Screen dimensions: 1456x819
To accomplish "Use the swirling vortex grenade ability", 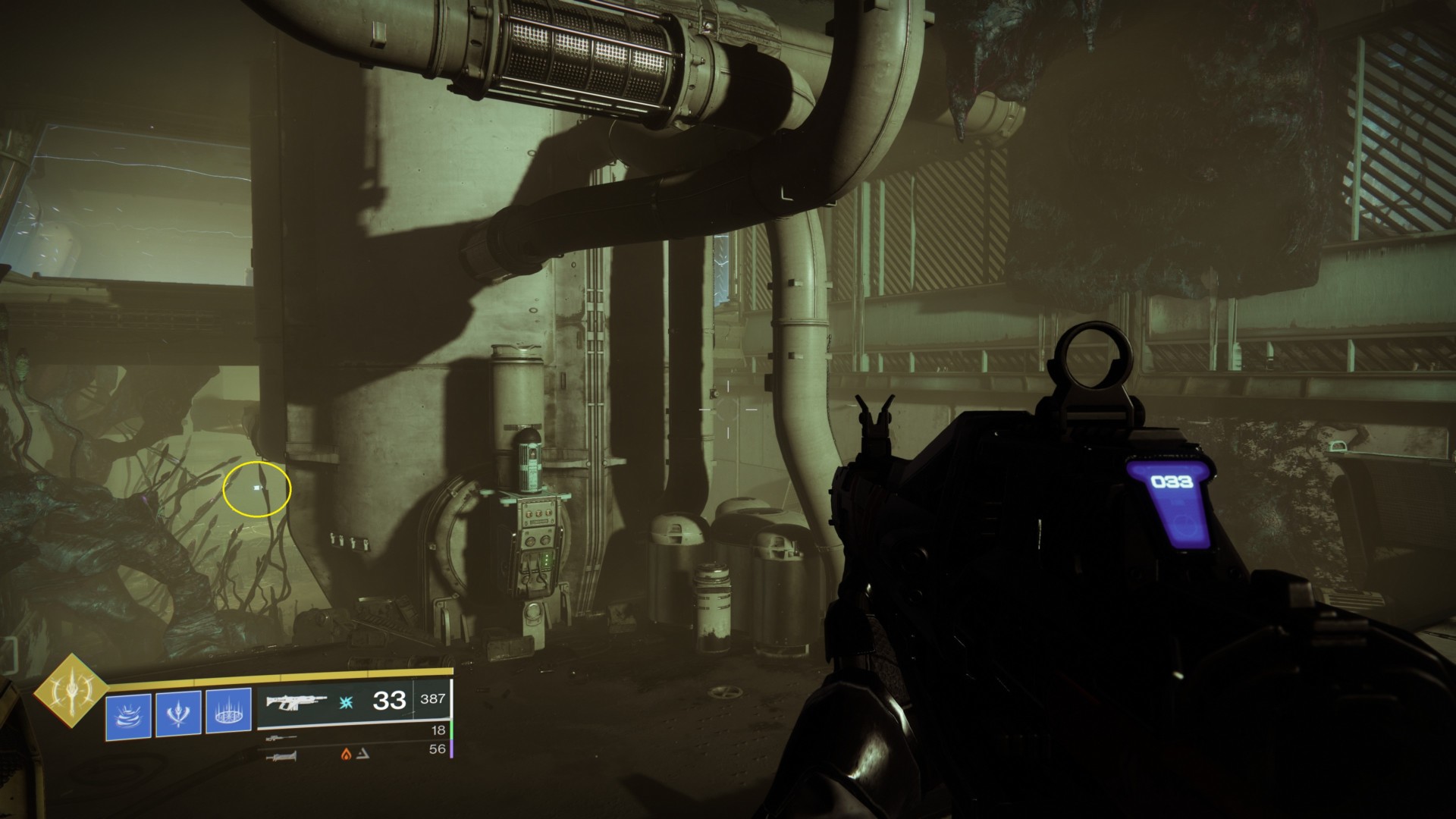I will tap(128, 714).
